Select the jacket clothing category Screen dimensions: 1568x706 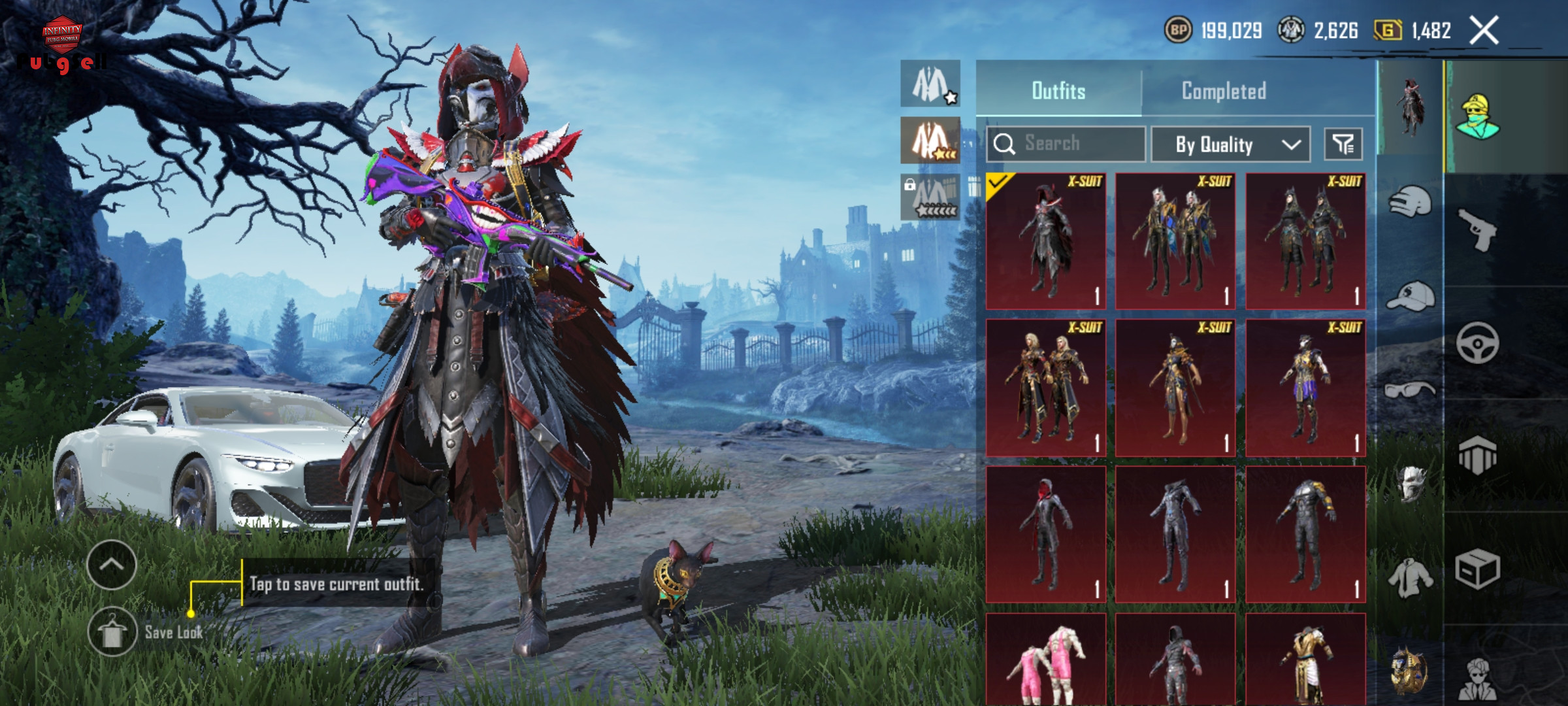[1410, 578]
